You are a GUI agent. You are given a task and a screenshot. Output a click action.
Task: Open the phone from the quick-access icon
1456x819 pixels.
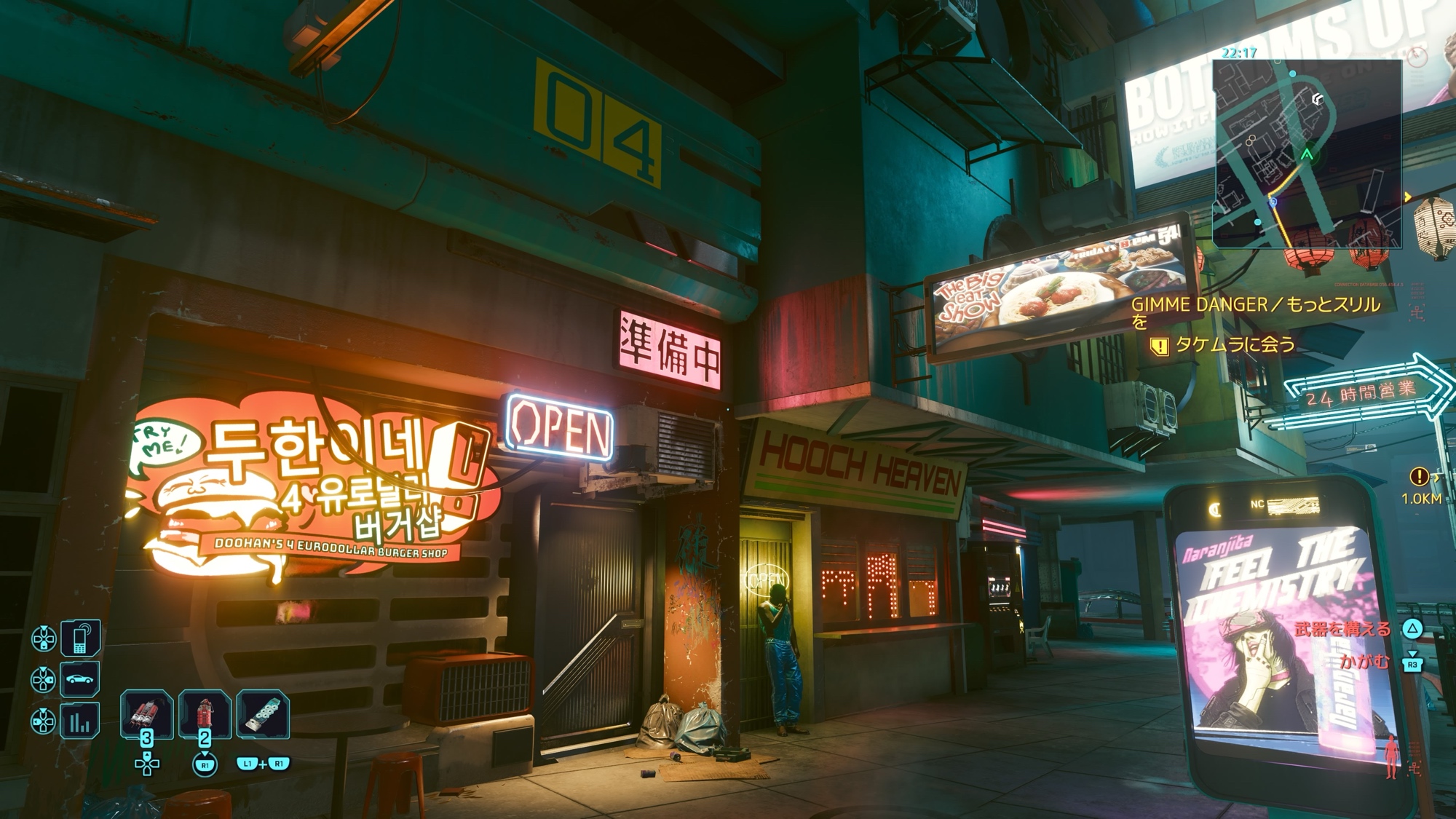[79, 638]
